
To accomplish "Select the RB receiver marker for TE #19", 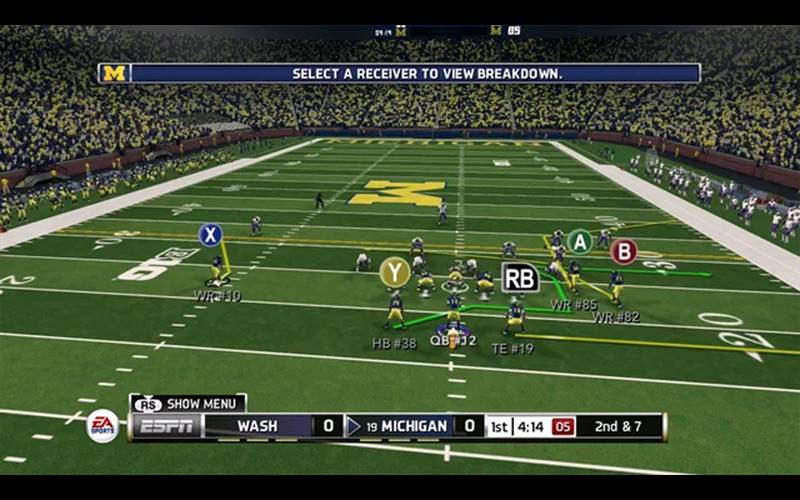I will 520,277.
